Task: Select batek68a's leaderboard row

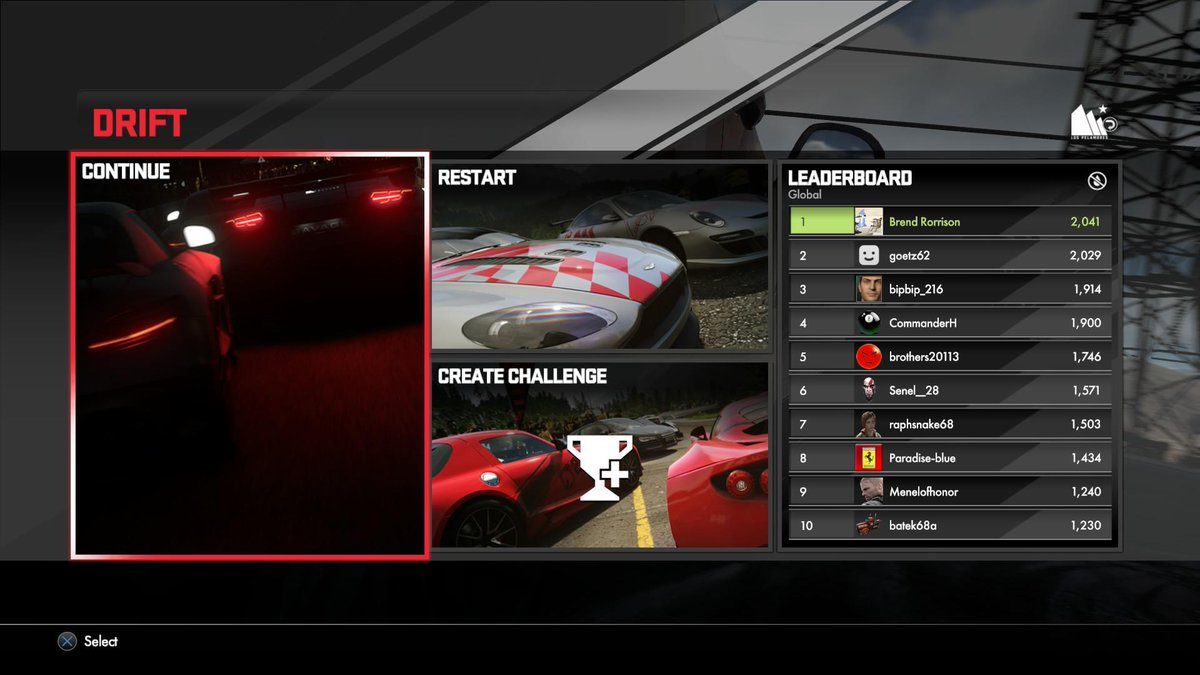Action: pos(949,525)
